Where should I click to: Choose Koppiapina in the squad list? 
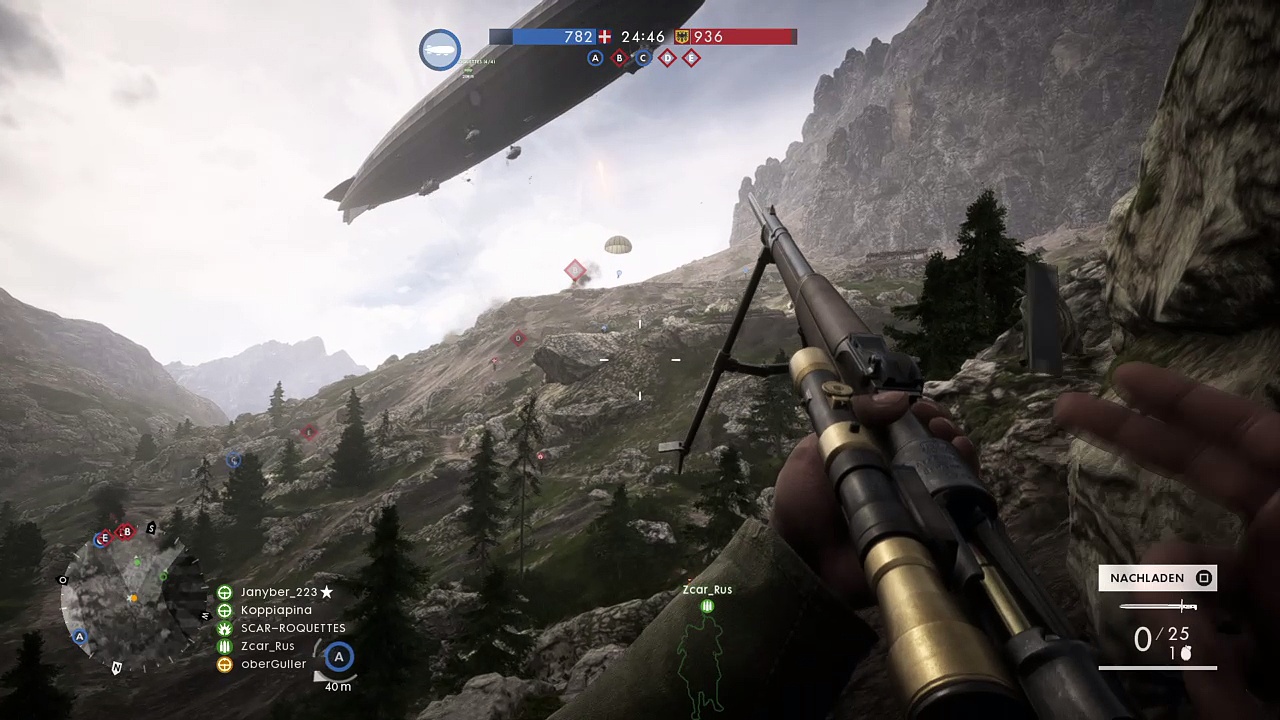[276, 610]
